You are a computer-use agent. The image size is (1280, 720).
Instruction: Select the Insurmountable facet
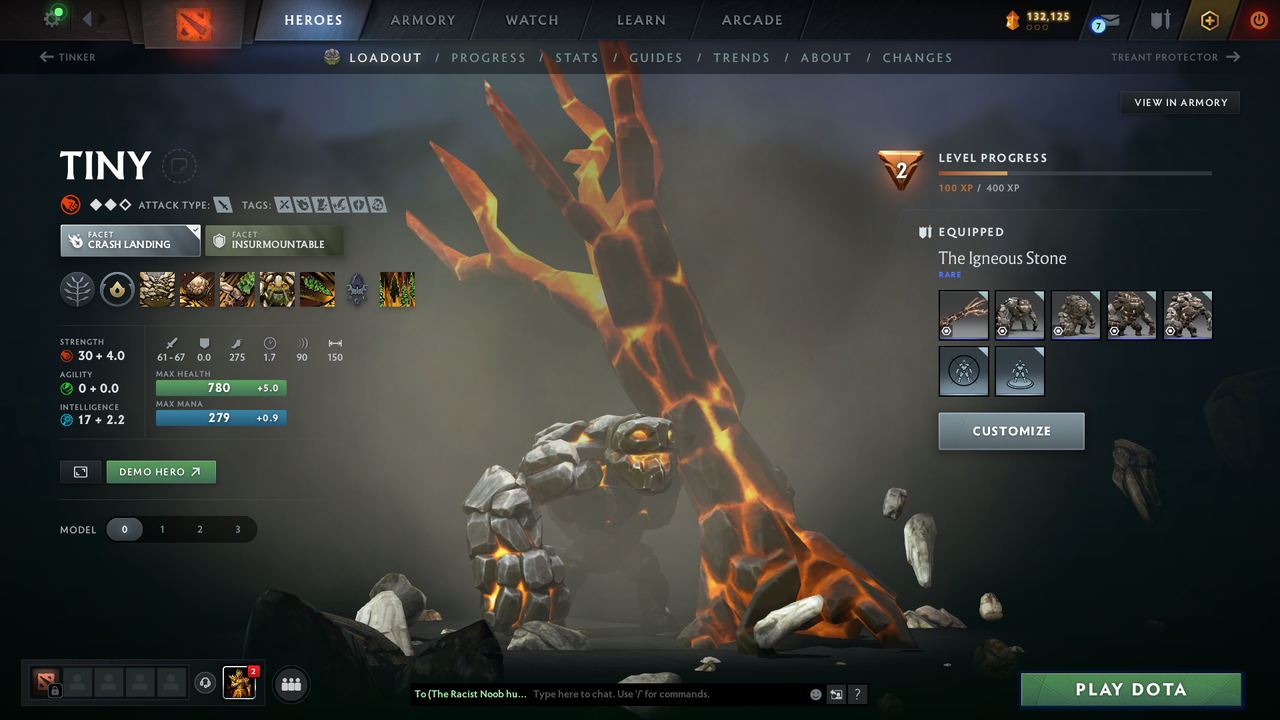(274, 240)
